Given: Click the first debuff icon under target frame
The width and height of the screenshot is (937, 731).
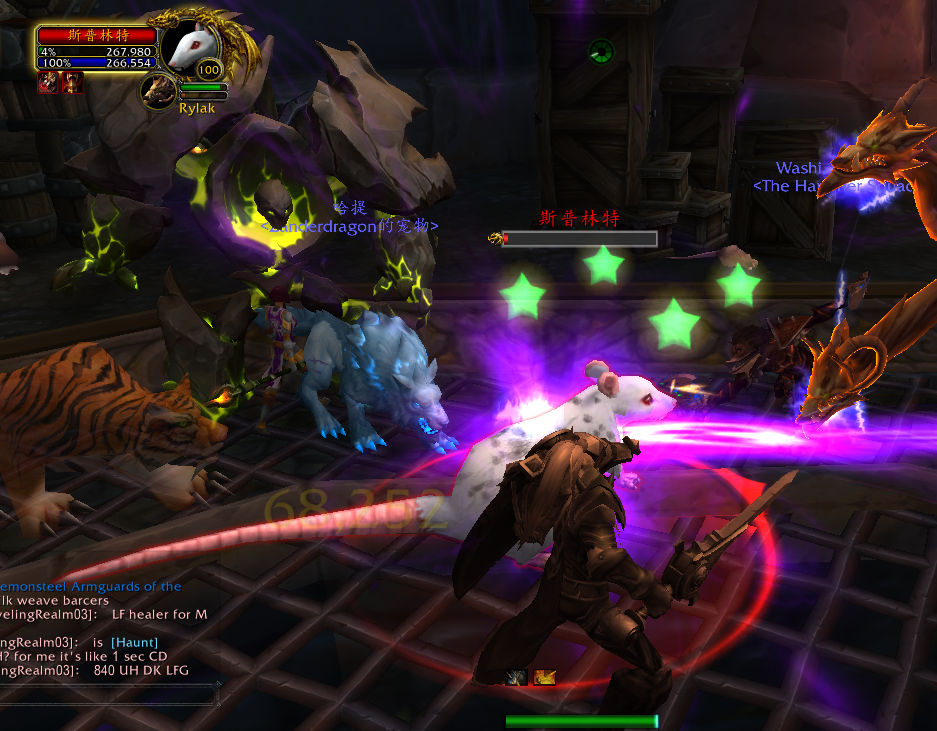Looking at the screenshot, I should (46, 83).
